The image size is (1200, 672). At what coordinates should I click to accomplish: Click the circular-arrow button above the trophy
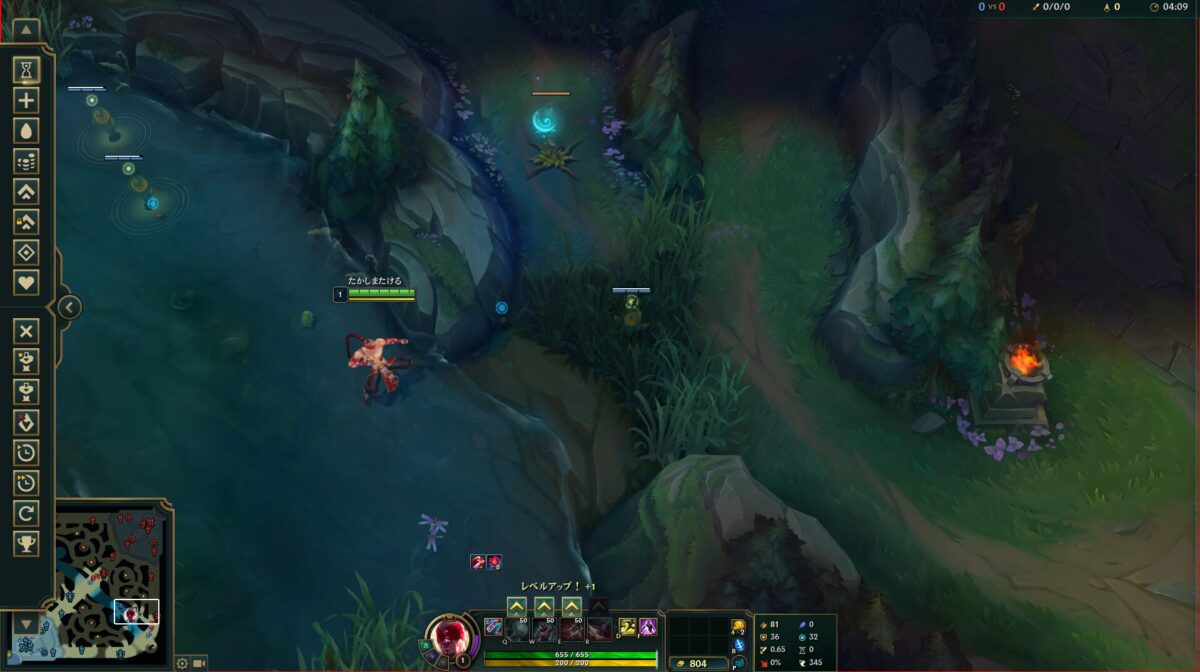click(26, 513)
